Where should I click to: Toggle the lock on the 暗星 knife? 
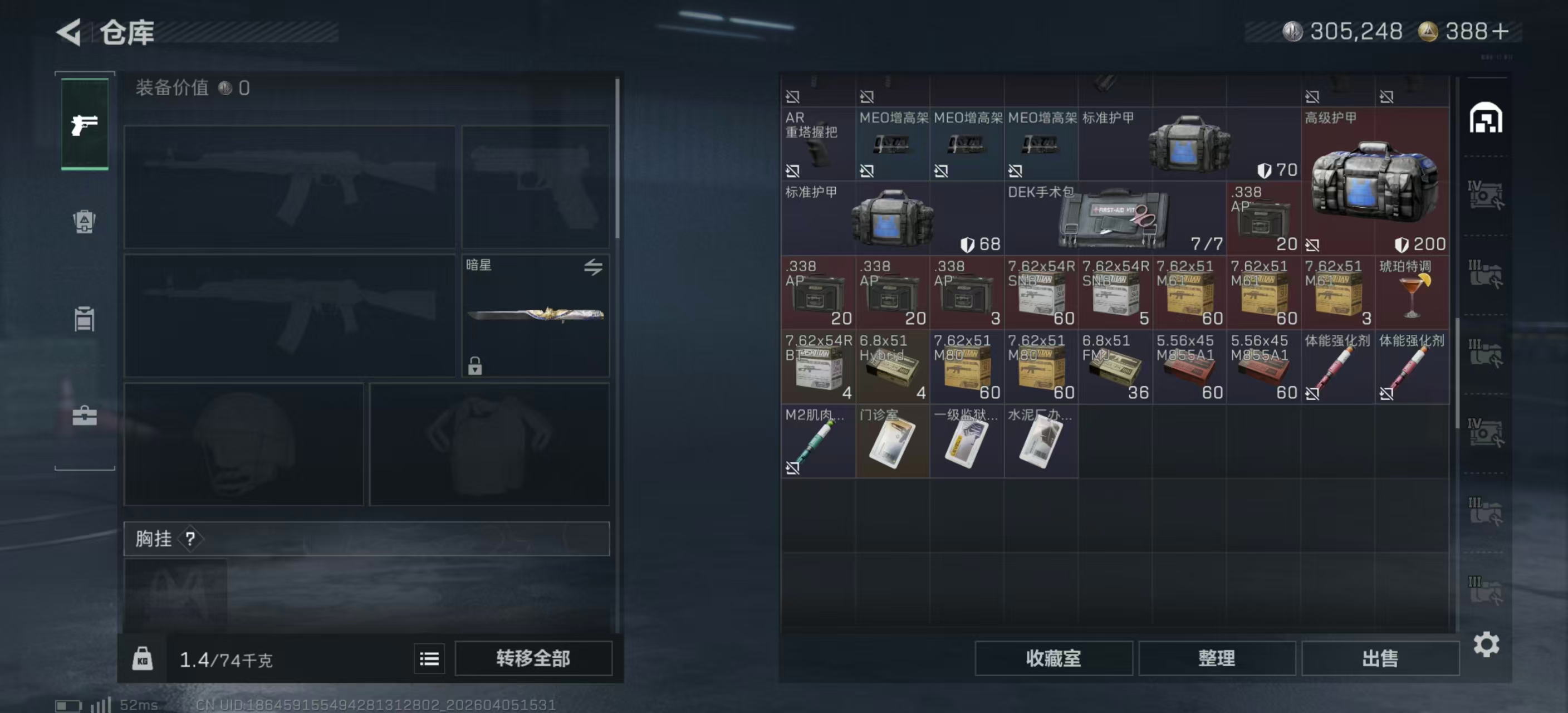pos(474,367)
